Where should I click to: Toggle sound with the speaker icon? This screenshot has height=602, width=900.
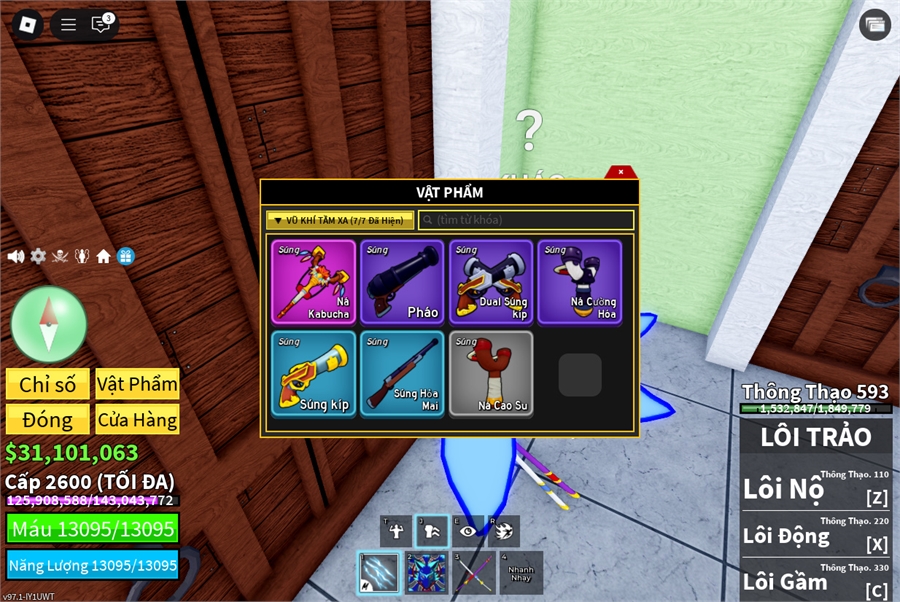point(16,257)
